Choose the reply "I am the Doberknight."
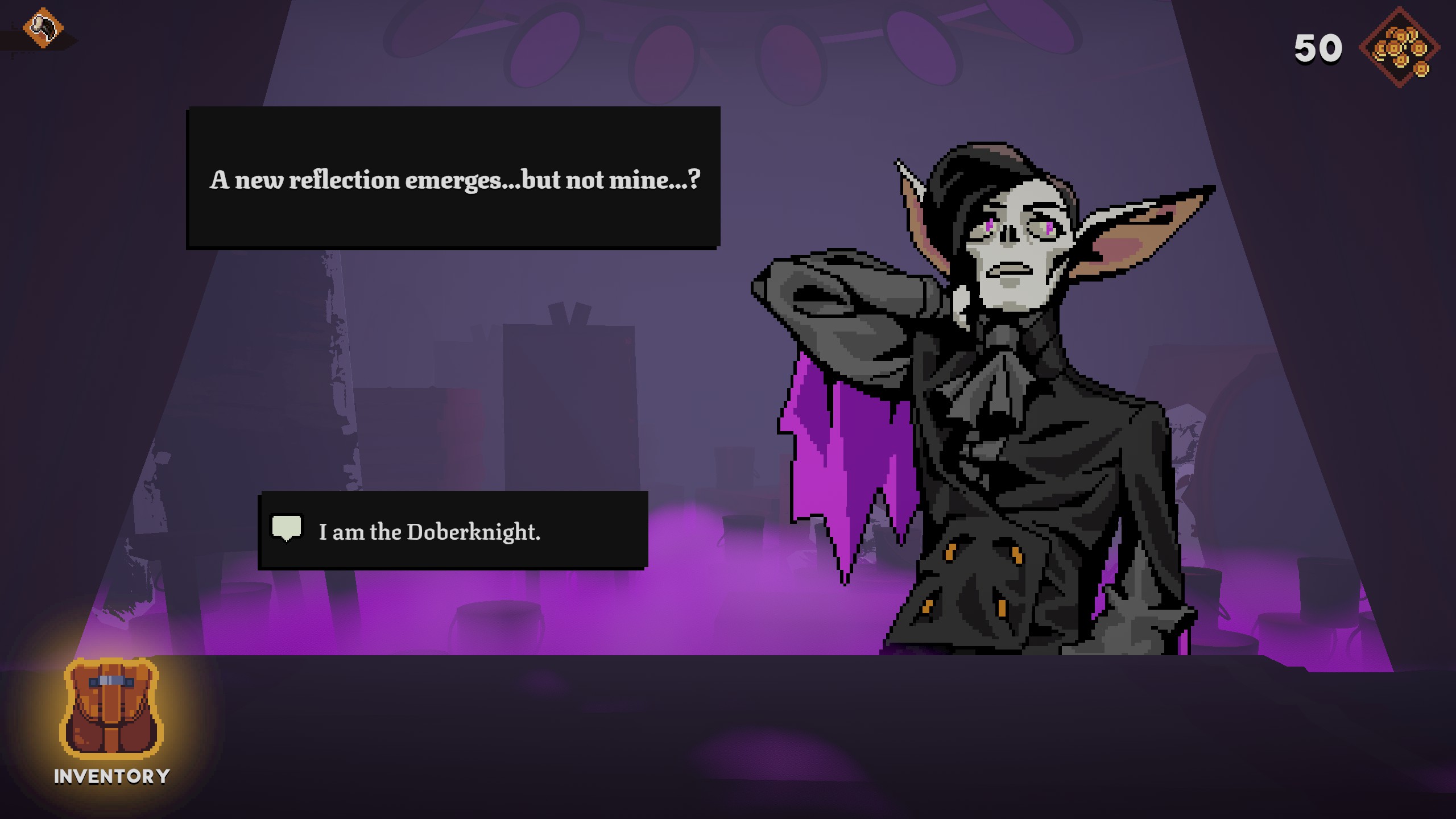Viewport: 1456px width, 819px height. [453, 531]
